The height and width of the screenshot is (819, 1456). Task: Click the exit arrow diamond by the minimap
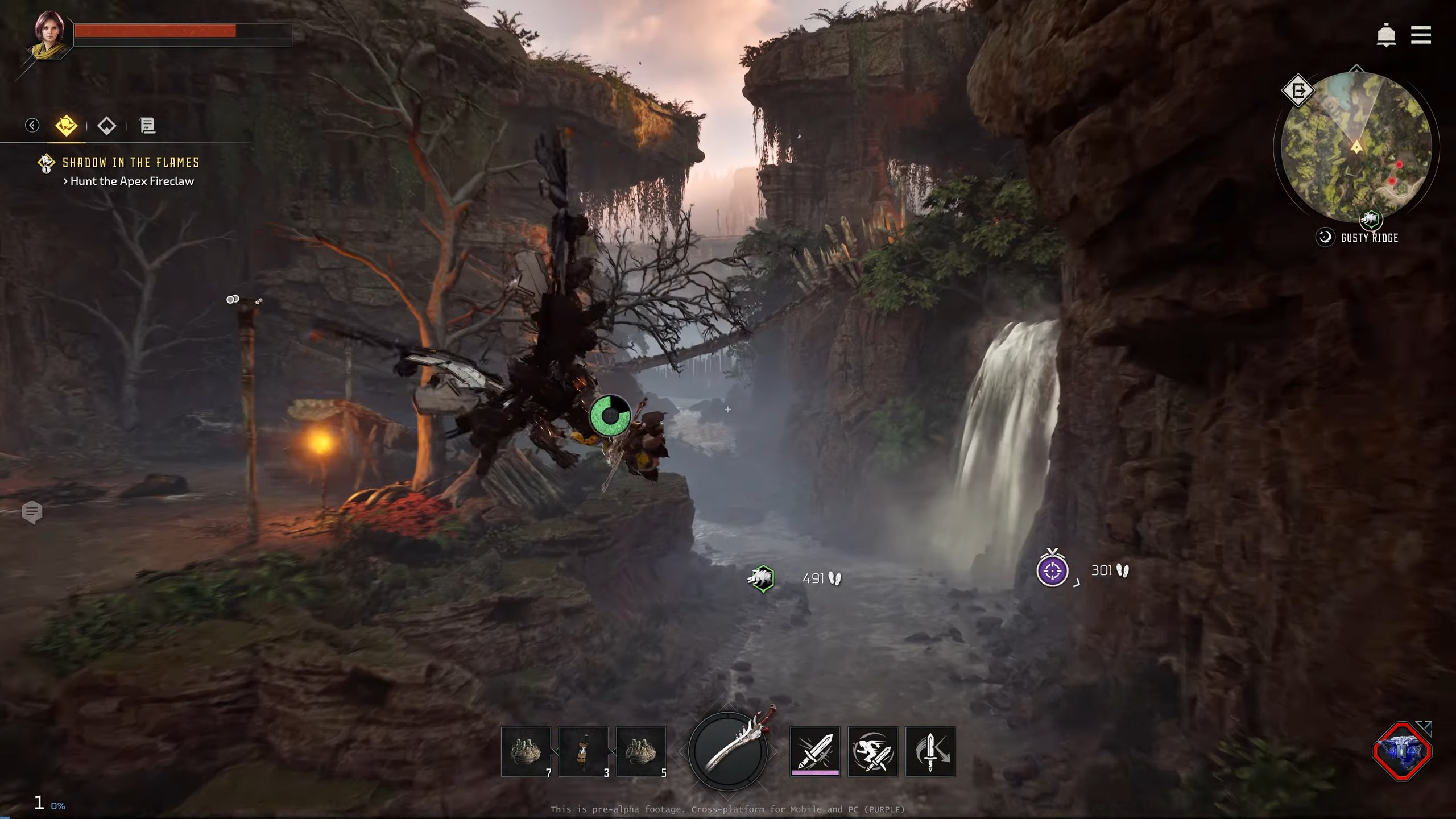point(1298,91)
